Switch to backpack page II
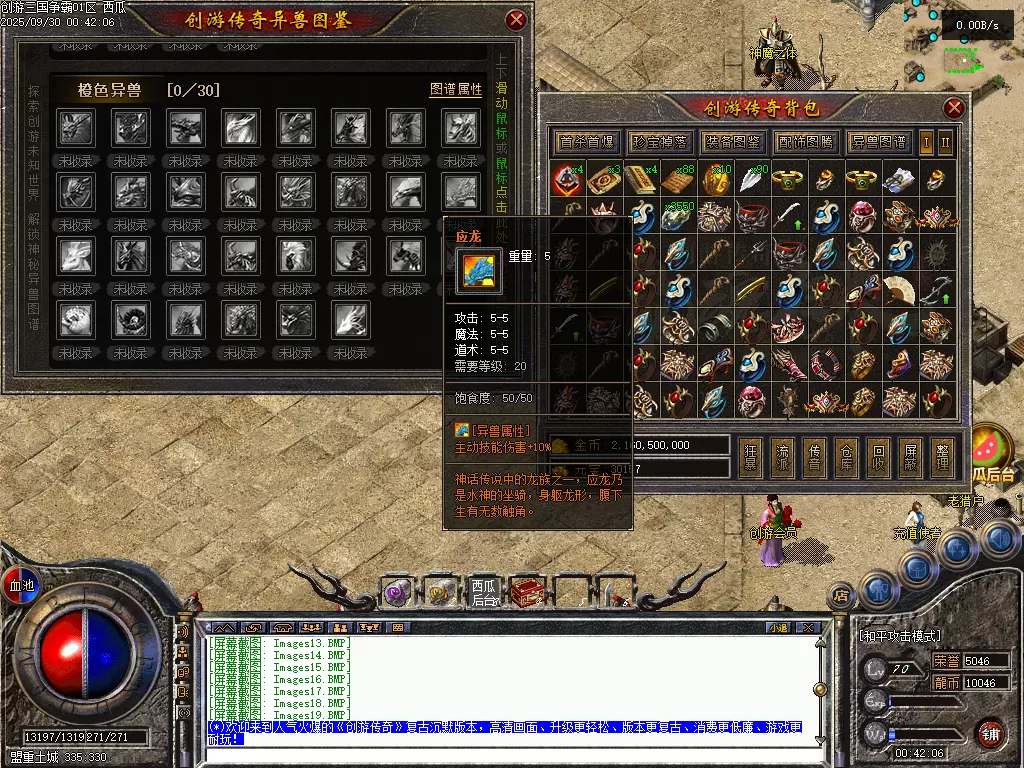Screen dimensions: 1024x768 [945, 142]
